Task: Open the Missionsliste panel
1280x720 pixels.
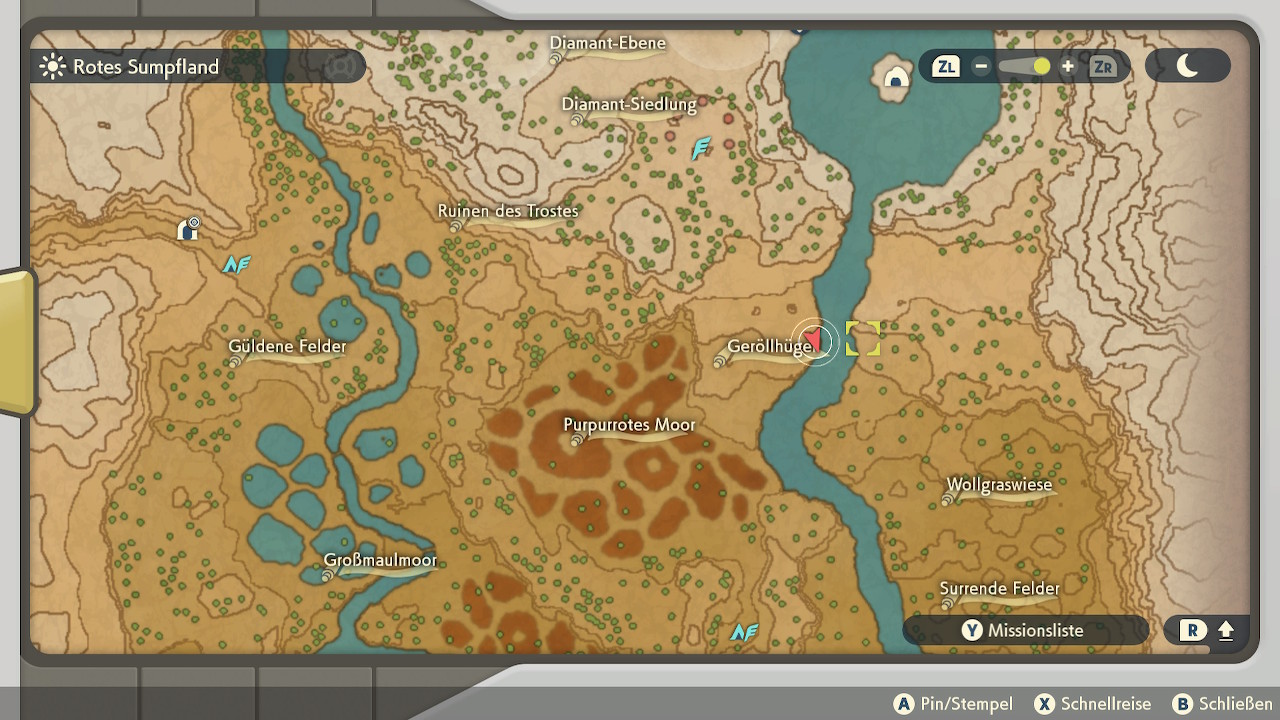Action: coord(1024,630)
